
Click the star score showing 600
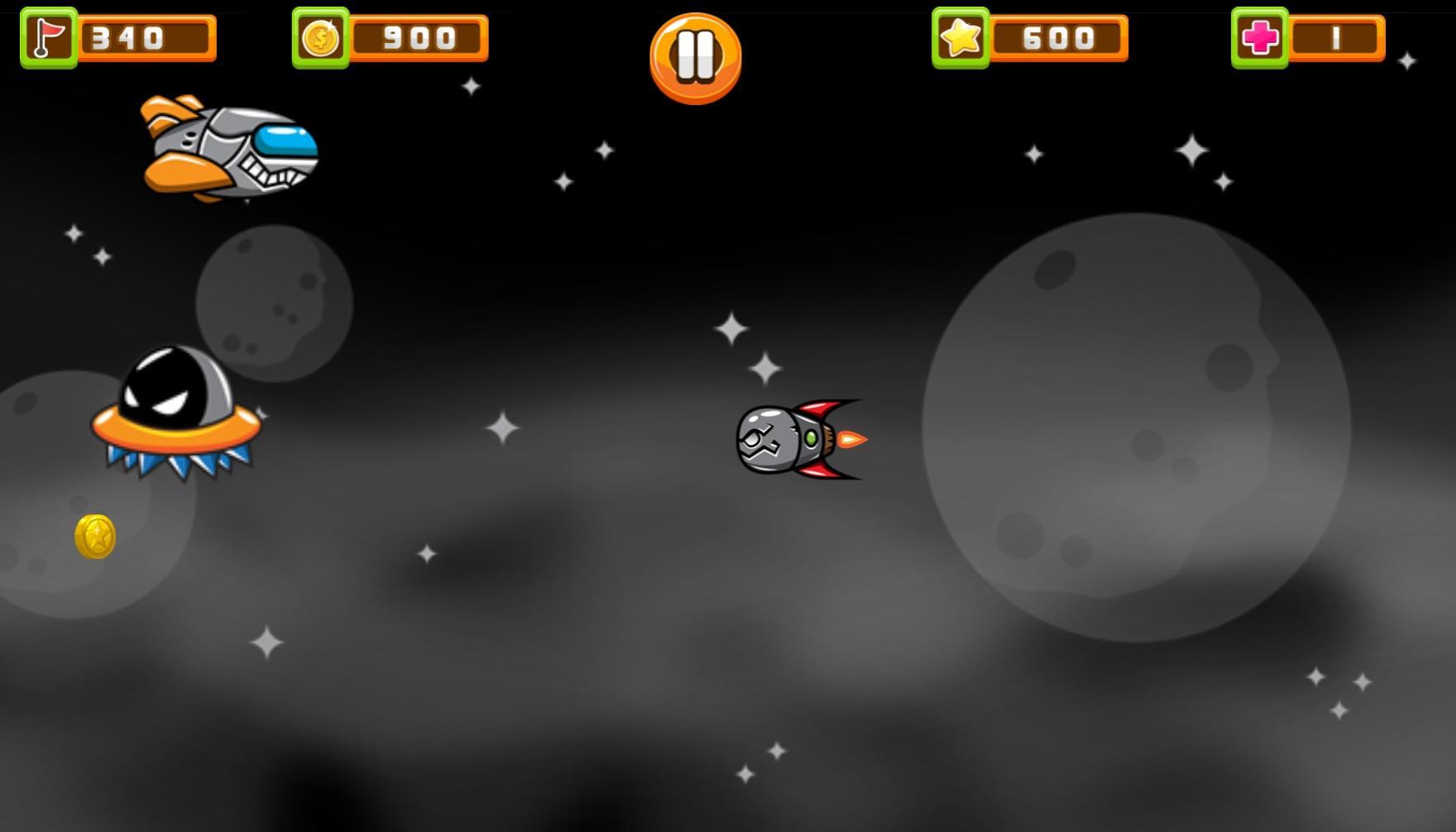point(1061,36)
